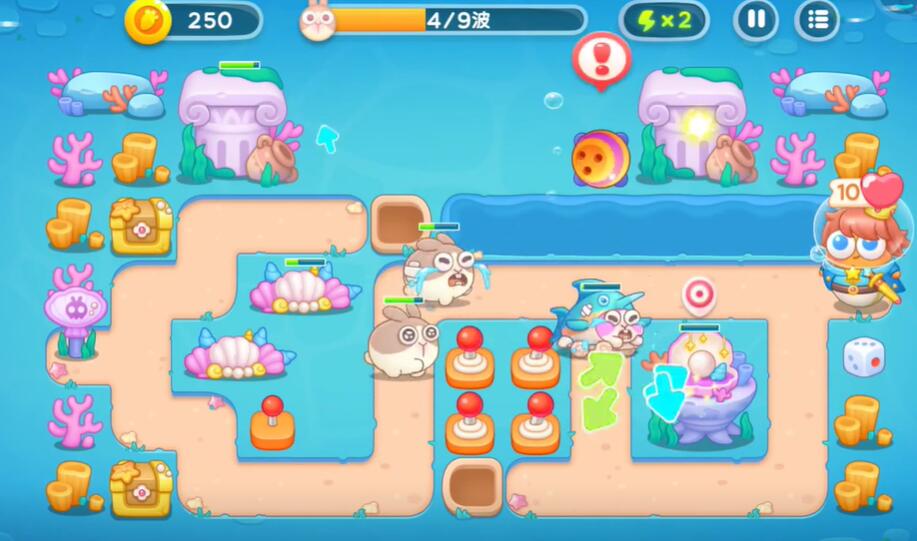917x541 pixels.
Task: Open the list menu button
Action: 817,20
